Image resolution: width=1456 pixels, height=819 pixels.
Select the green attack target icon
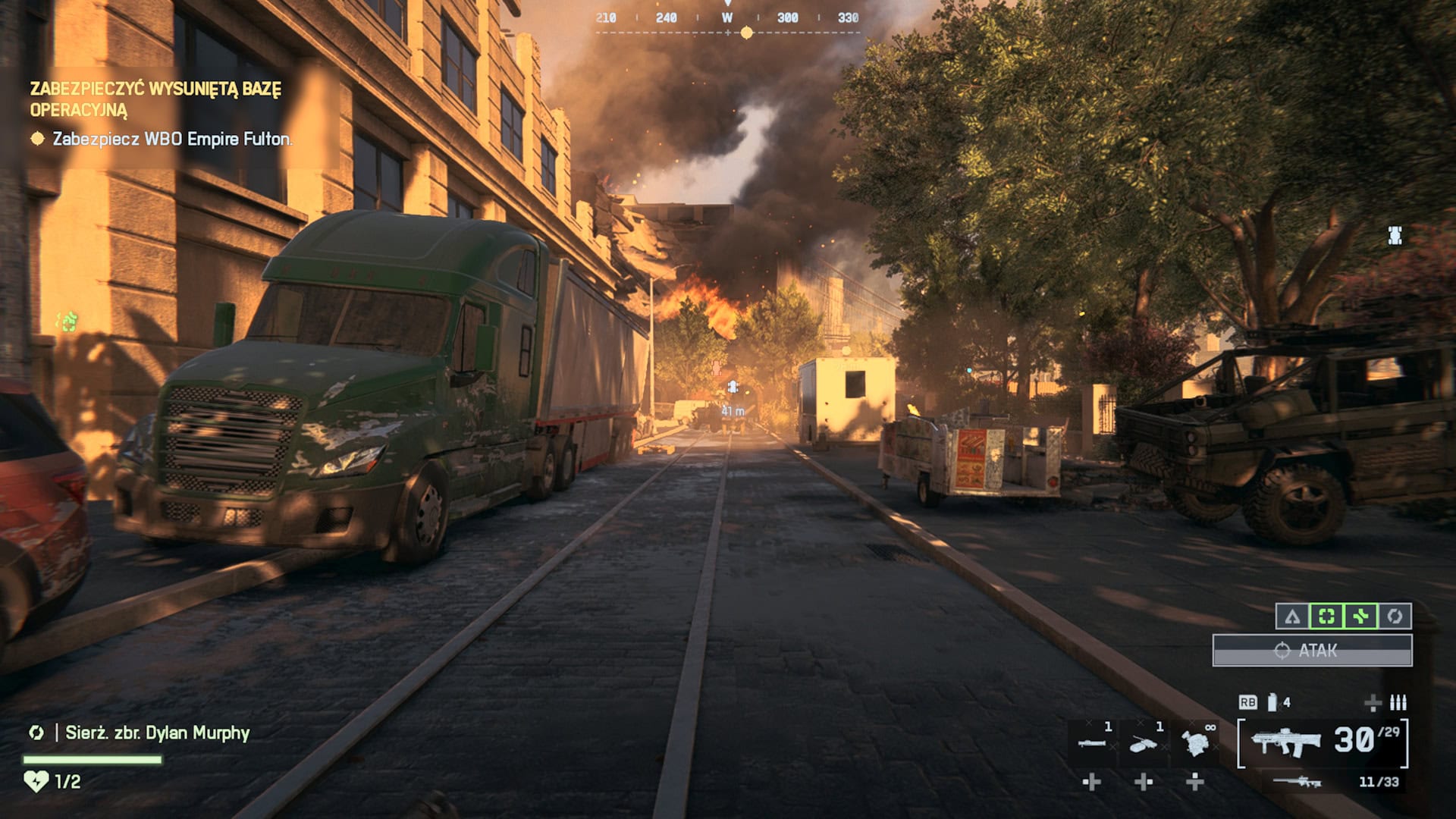[x=1326, y=617]
